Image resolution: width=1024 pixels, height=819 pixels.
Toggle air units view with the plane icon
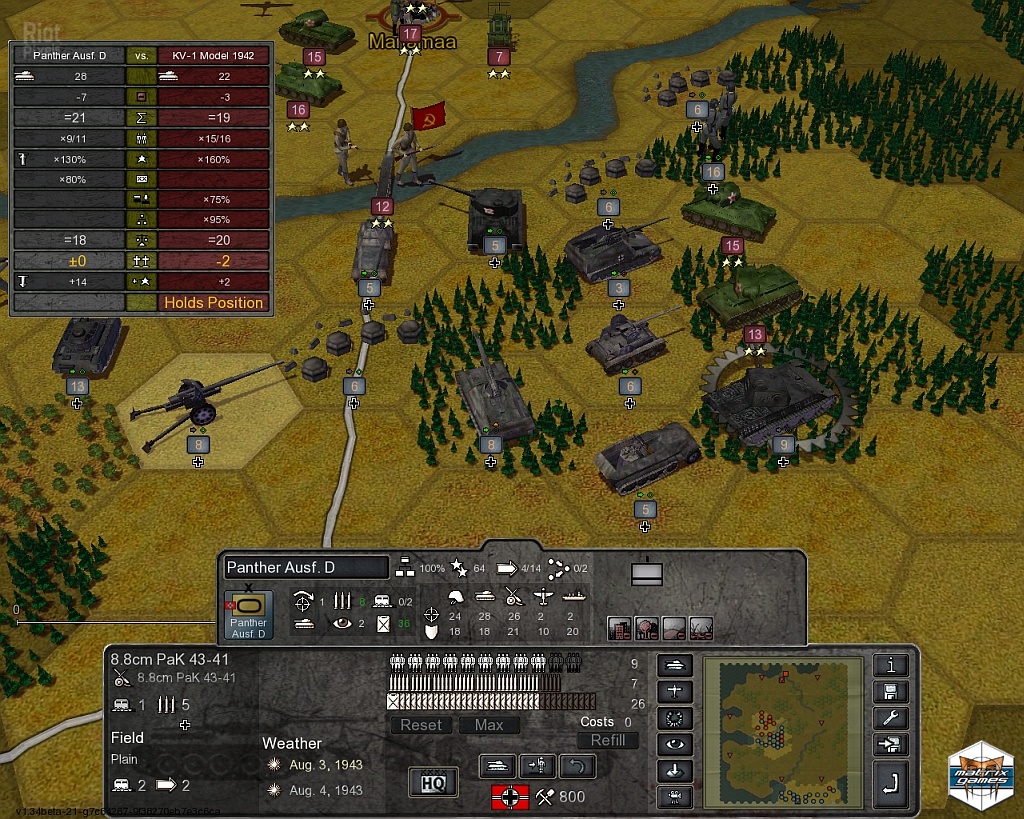[674, 692]
